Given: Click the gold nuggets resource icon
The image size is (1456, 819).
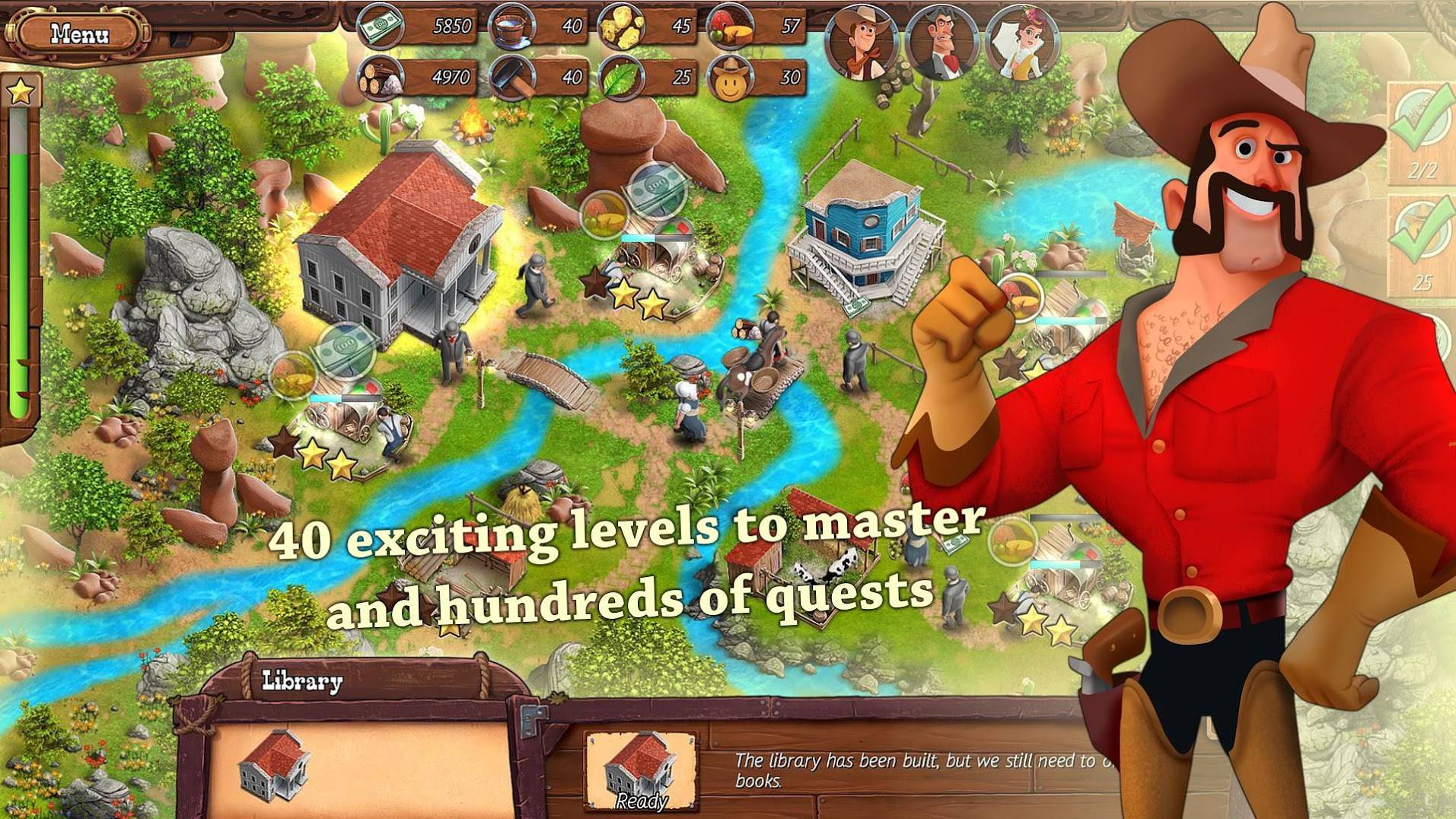Looking at the screenshot, I should pyautogui.click(x=621, y=27).
